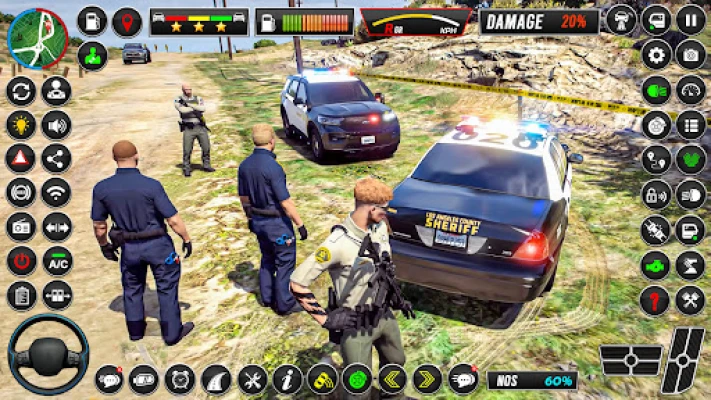Toggle the A/C button
This screenshot has width=711, height=400.
57,261
